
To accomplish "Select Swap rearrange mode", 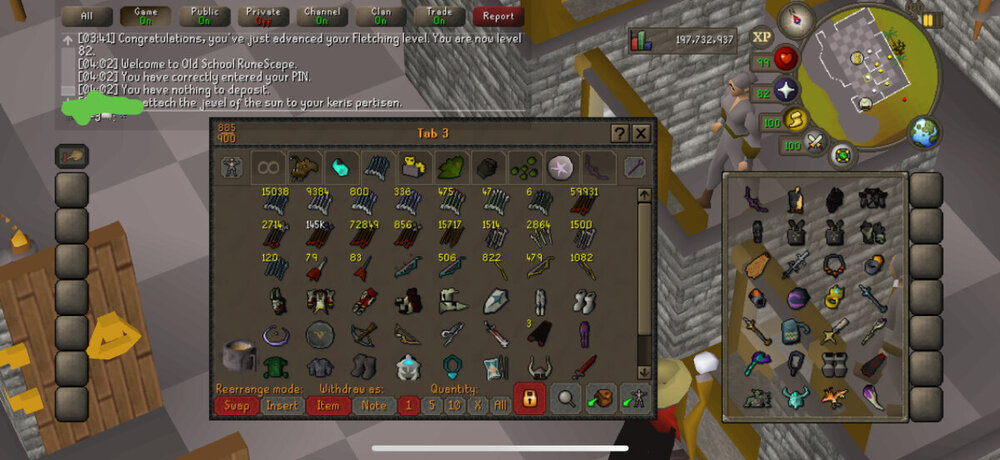I will point(235,405).
